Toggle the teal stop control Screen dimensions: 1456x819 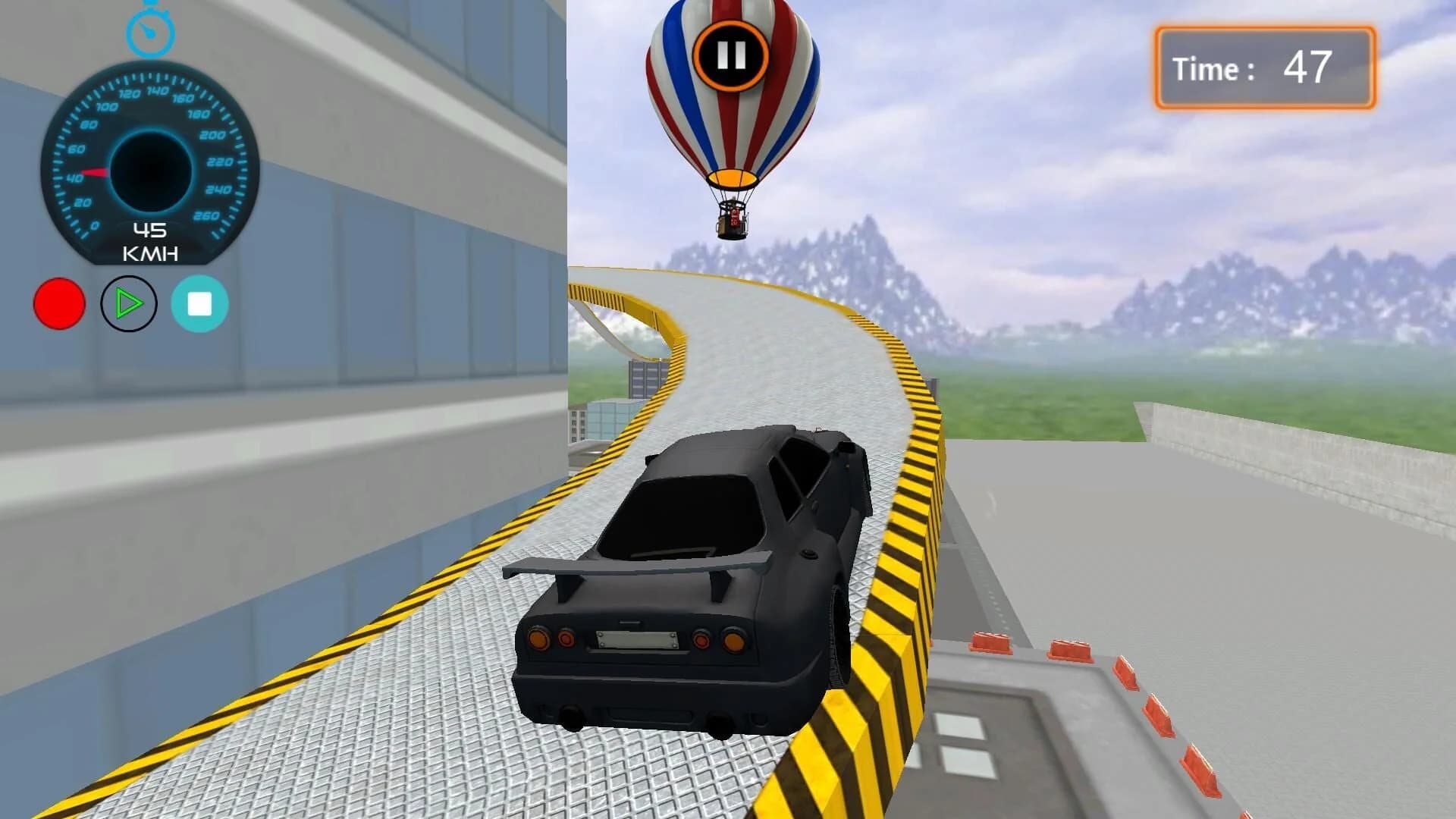198,303
